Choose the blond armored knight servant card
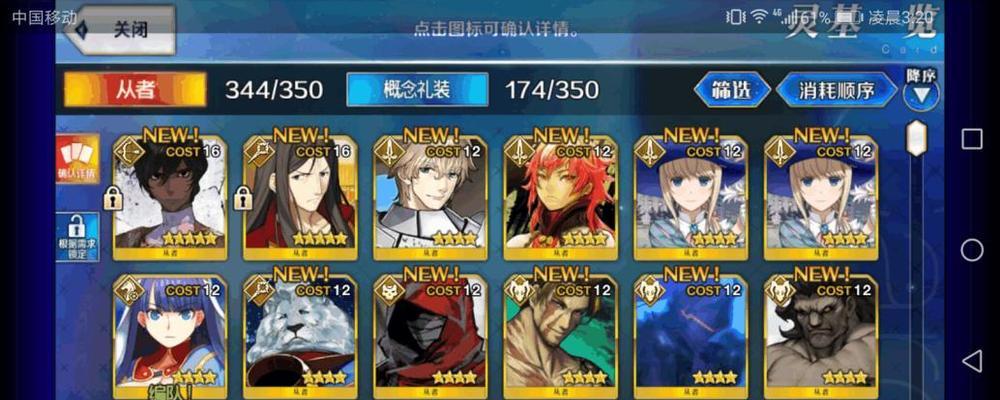 [x=430, y=195]
